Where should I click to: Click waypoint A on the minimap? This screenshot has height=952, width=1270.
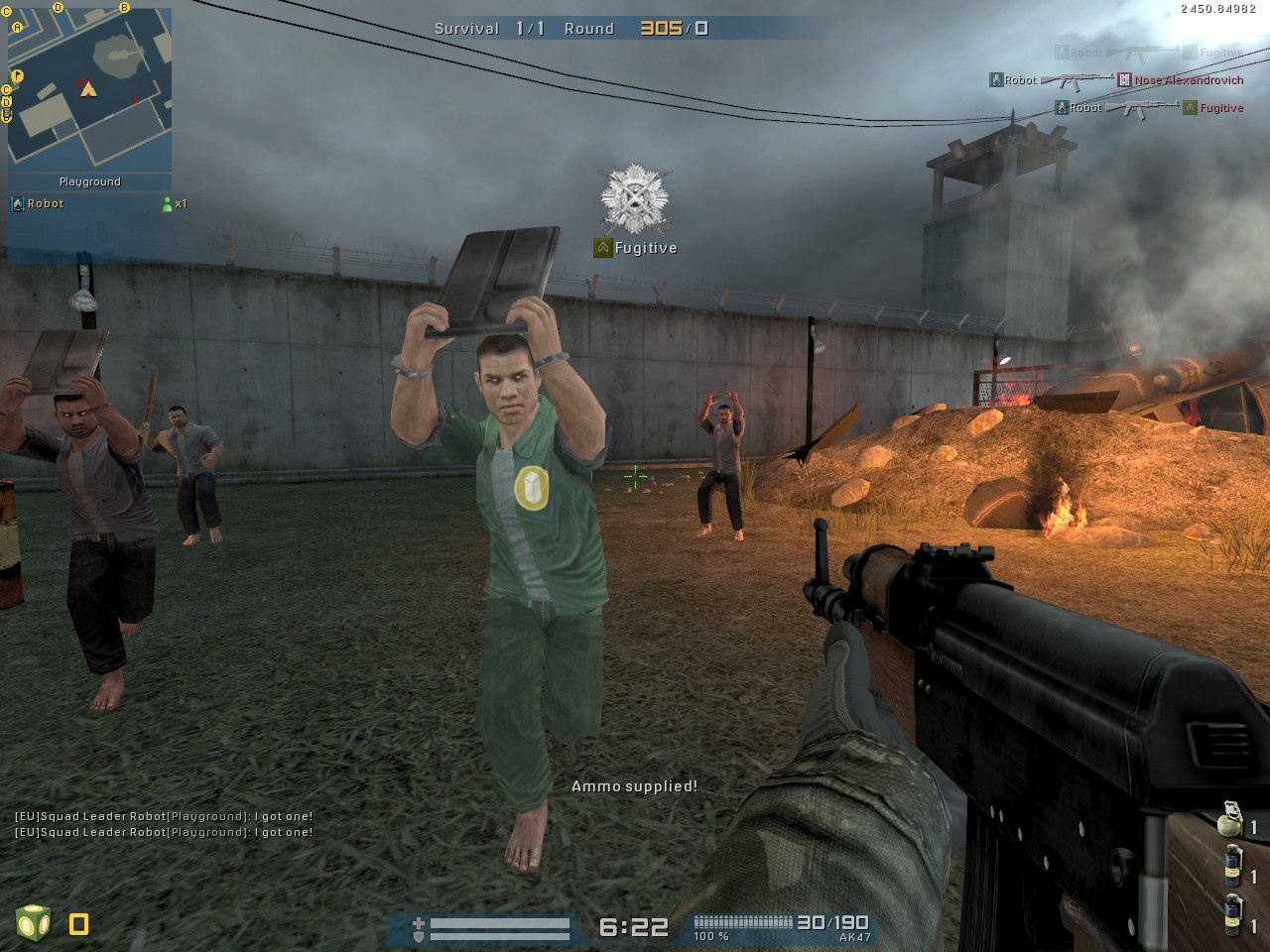tap(17, 28)
